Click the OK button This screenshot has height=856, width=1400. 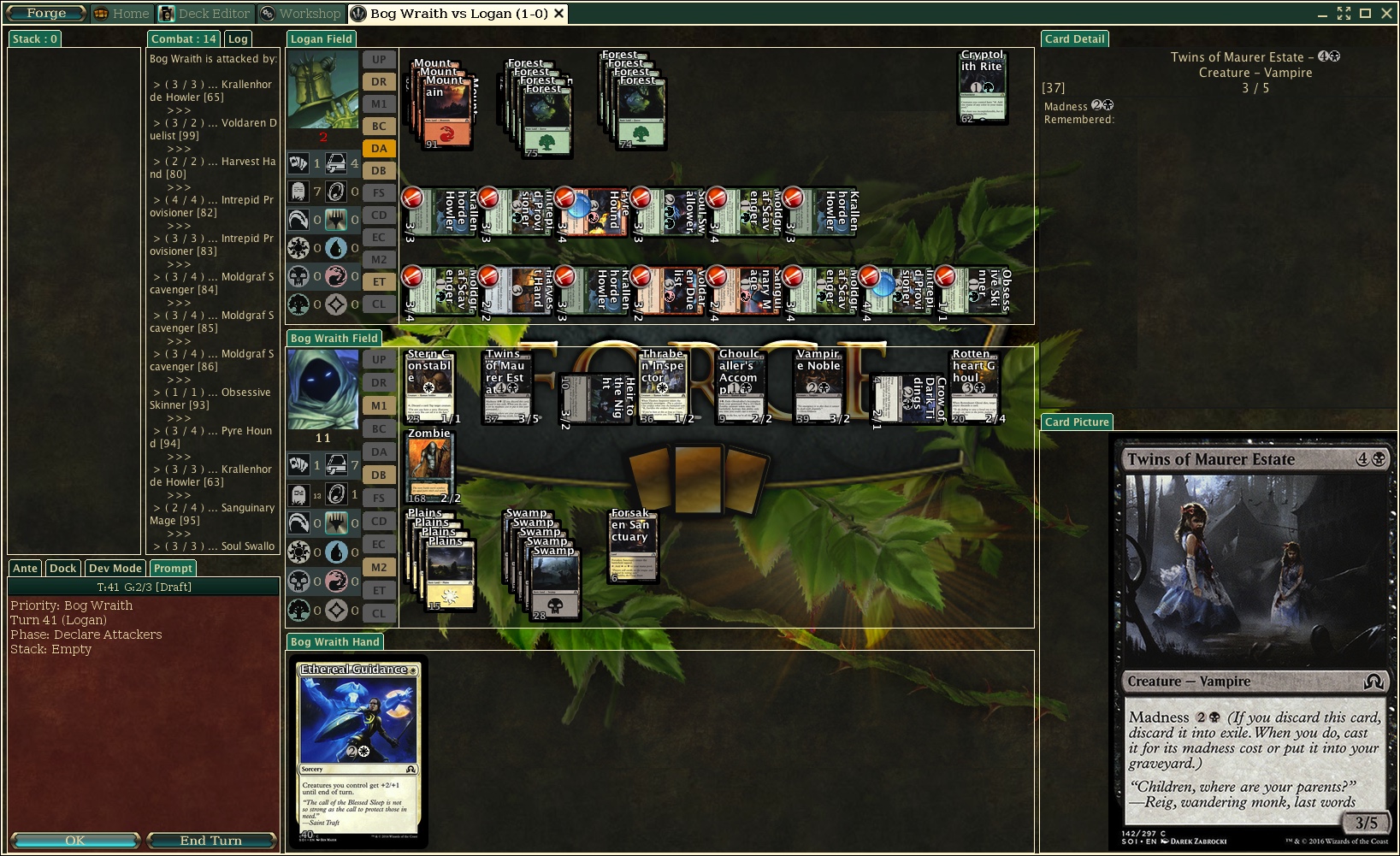coord(74,841)
